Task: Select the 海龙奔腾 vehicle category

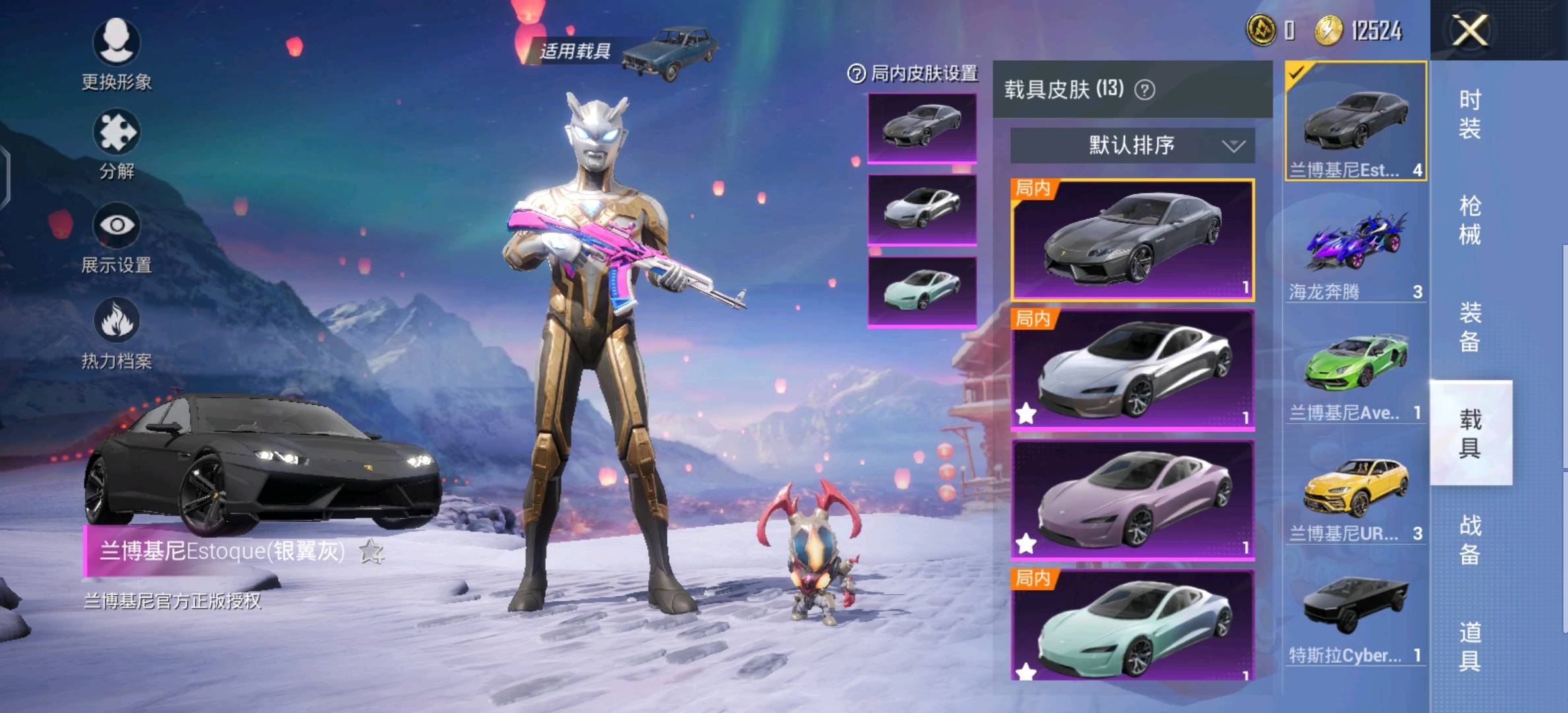Action: (x=1356, y=251)
